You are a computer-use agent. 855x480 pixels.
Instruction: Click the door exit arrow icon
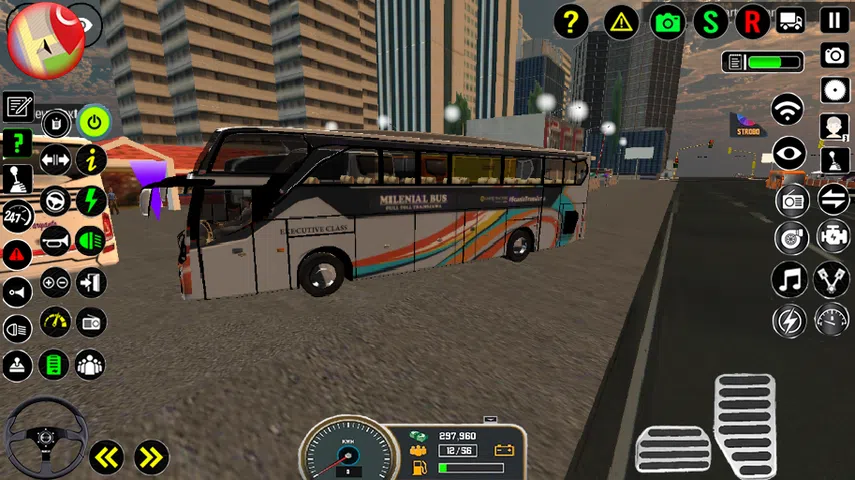(x=91, y=283)
